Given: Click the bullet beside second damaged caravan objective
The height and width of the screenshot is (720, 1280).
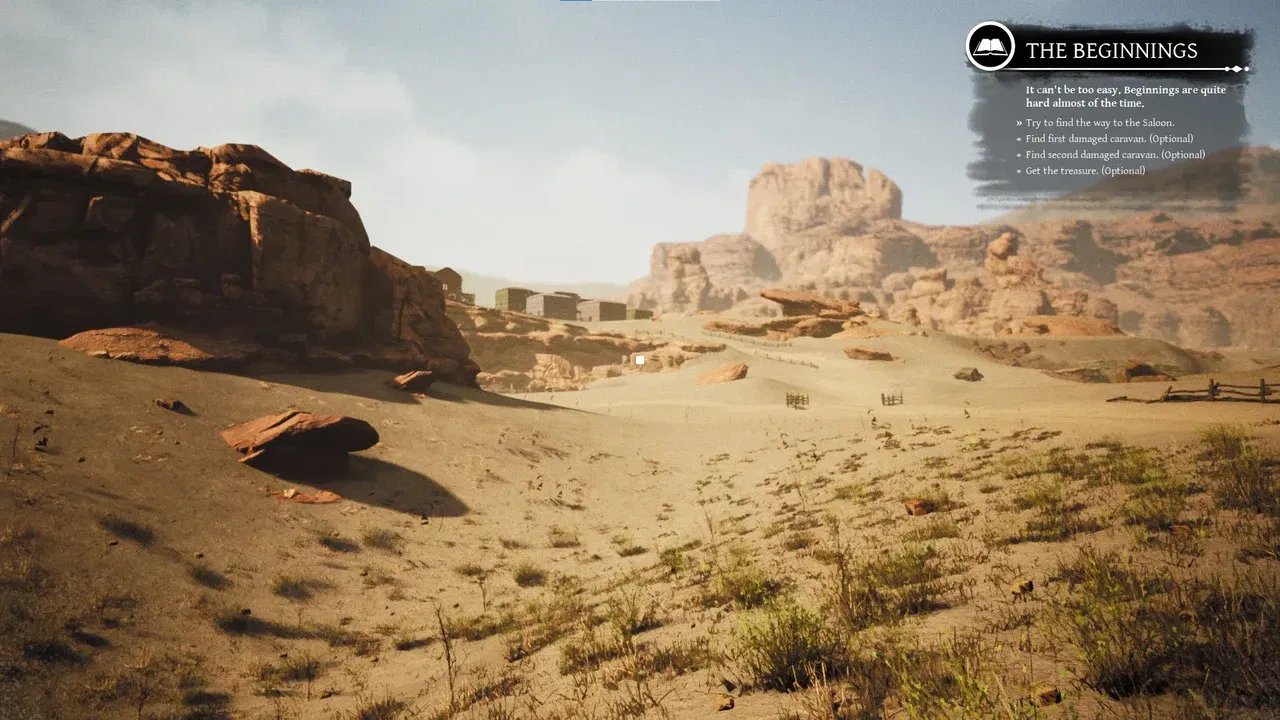Looking at the screenshot, I should (x=1019, y=155).
